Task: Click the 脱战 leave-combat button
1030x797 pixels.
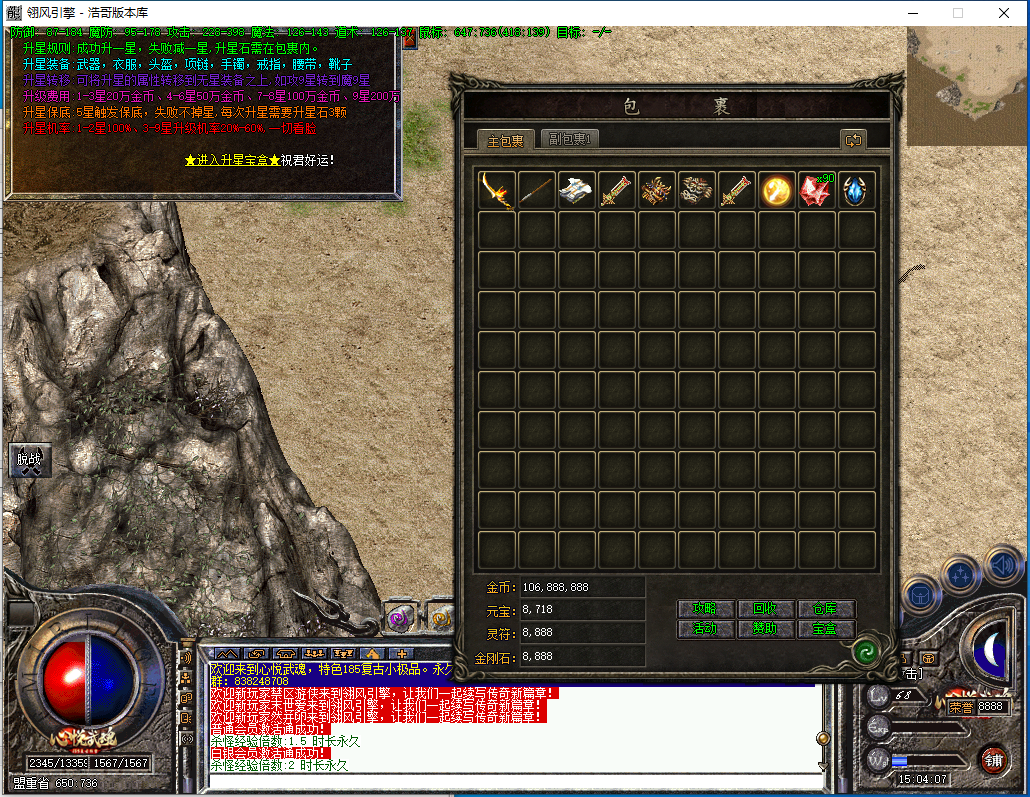Action: pos(30,459)
